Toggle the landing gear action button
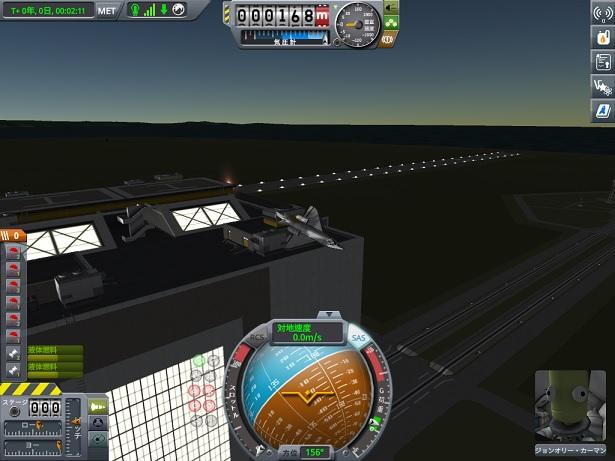Viewport: 615px width, 461px height. [390, 6]
